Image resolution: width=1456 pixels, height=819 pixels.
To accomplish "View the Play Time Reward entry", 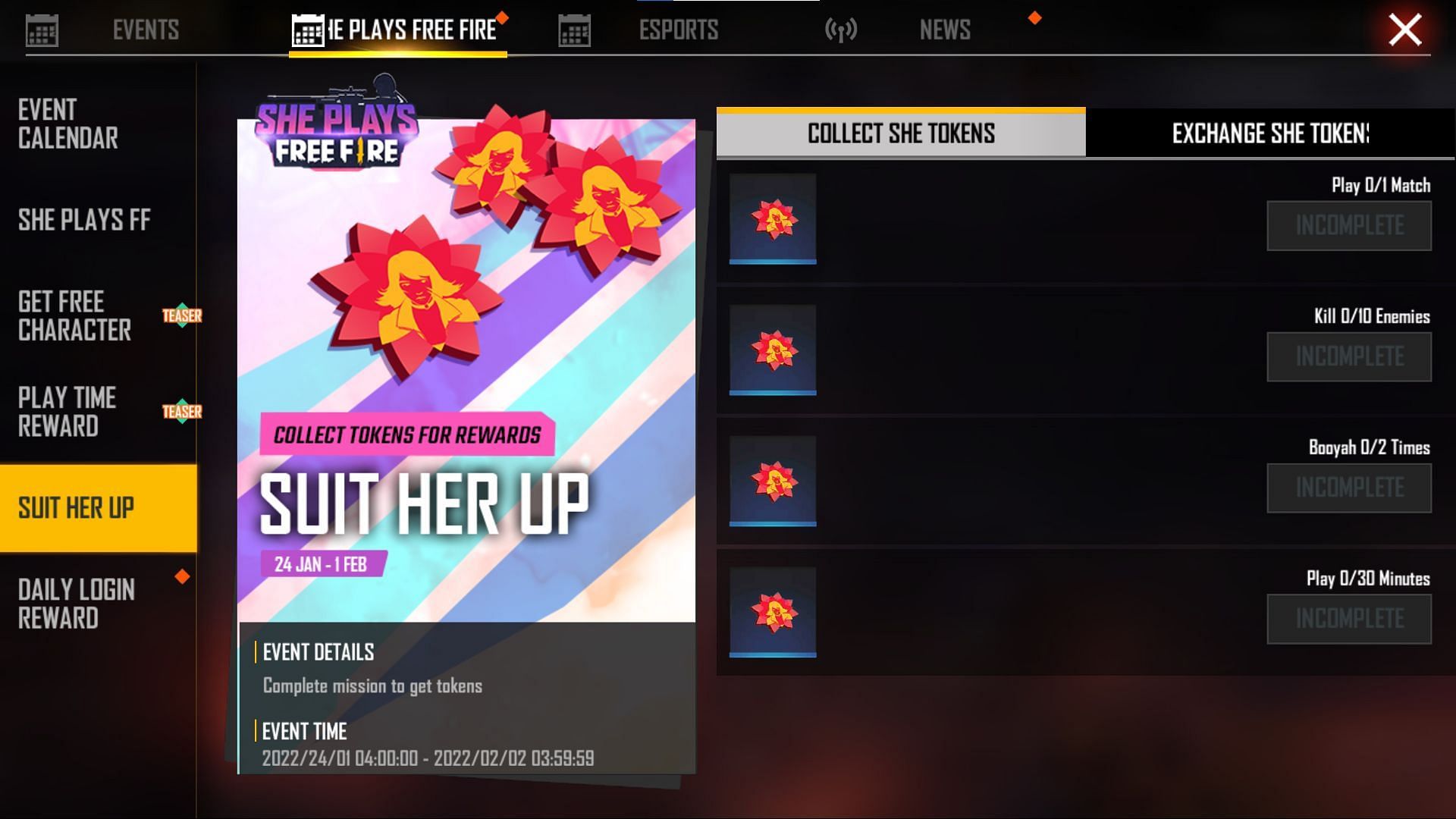I will [x=67, y=412].
